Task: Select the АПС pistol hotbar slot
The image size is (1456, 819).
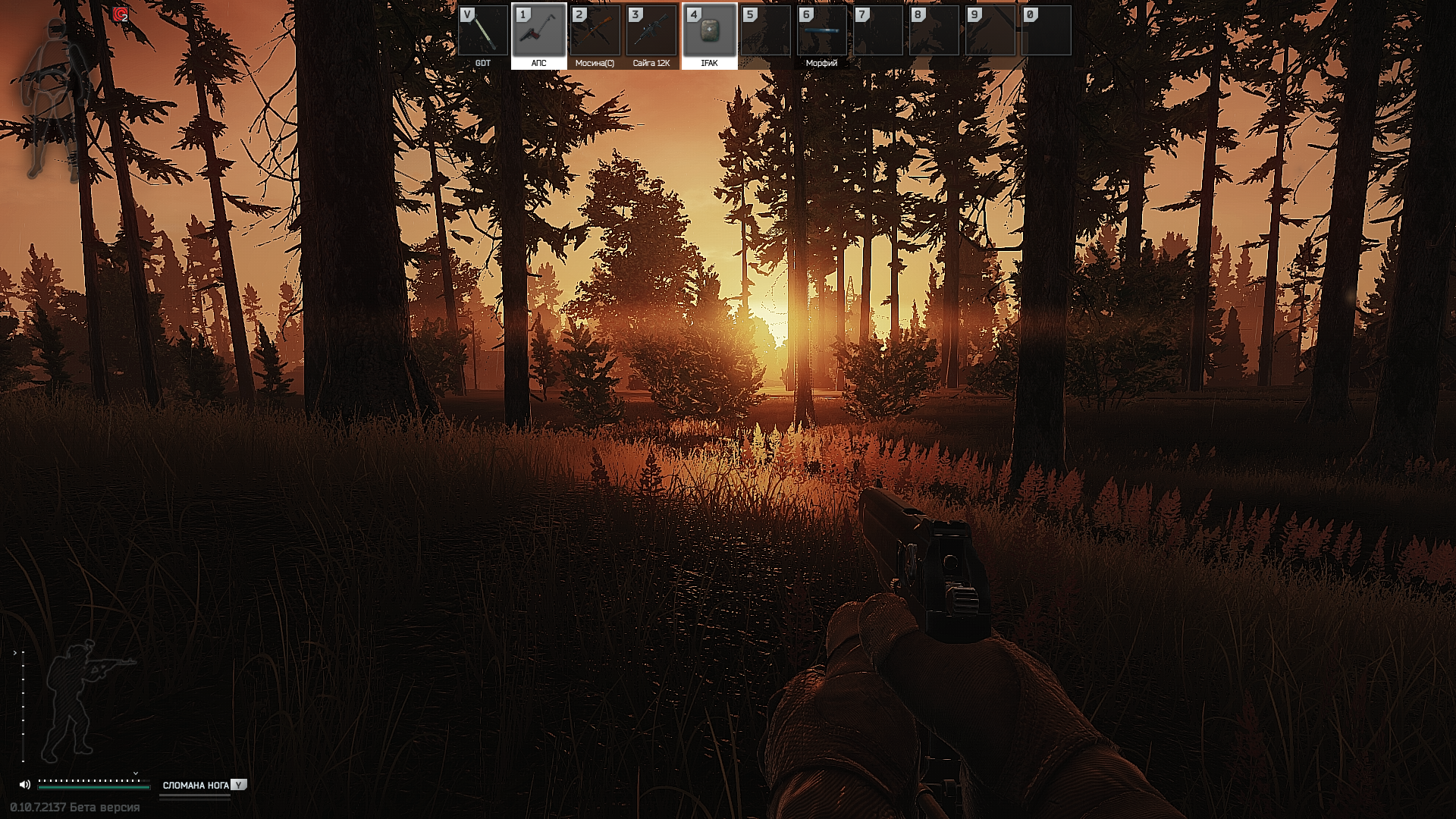Action: pyautogui.click(x=539, y=32)
